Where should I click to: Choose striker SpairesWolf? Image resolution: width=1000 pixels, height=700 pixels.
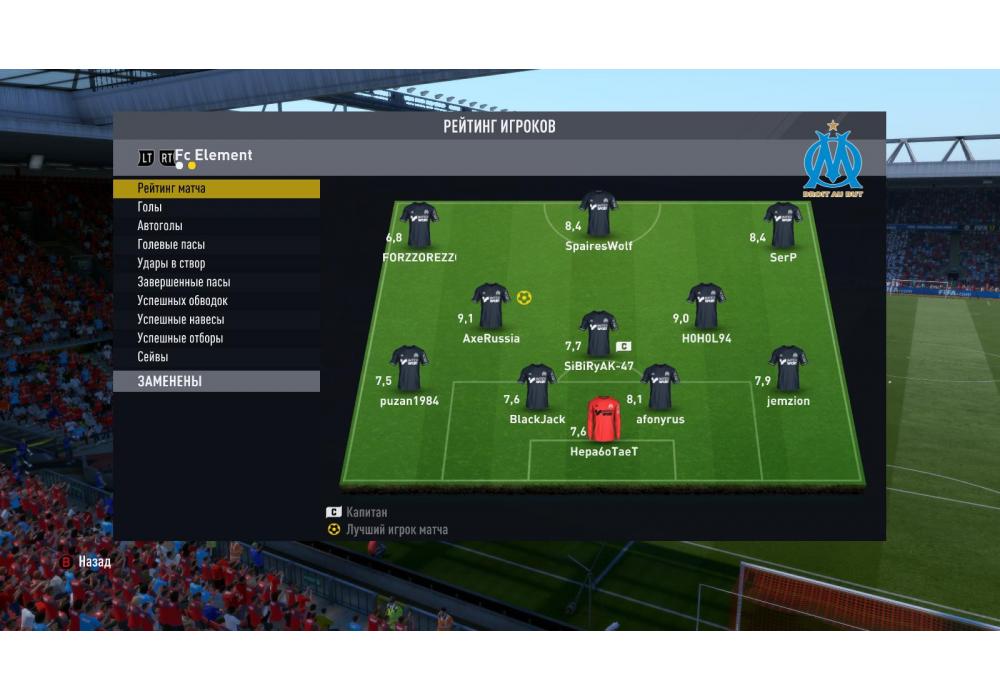(x=598, y=214)
